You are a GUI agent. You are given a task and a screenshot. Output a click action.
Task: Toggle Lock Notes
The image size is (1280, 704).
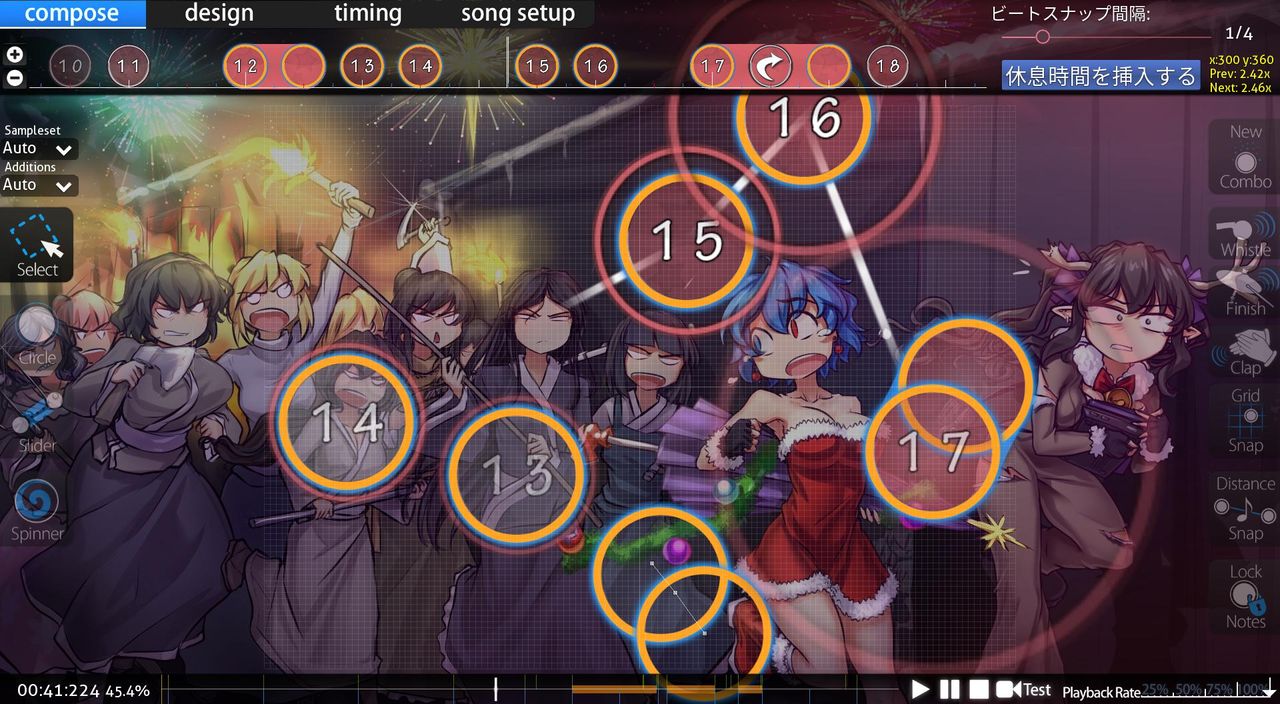tap(1245, 596)
